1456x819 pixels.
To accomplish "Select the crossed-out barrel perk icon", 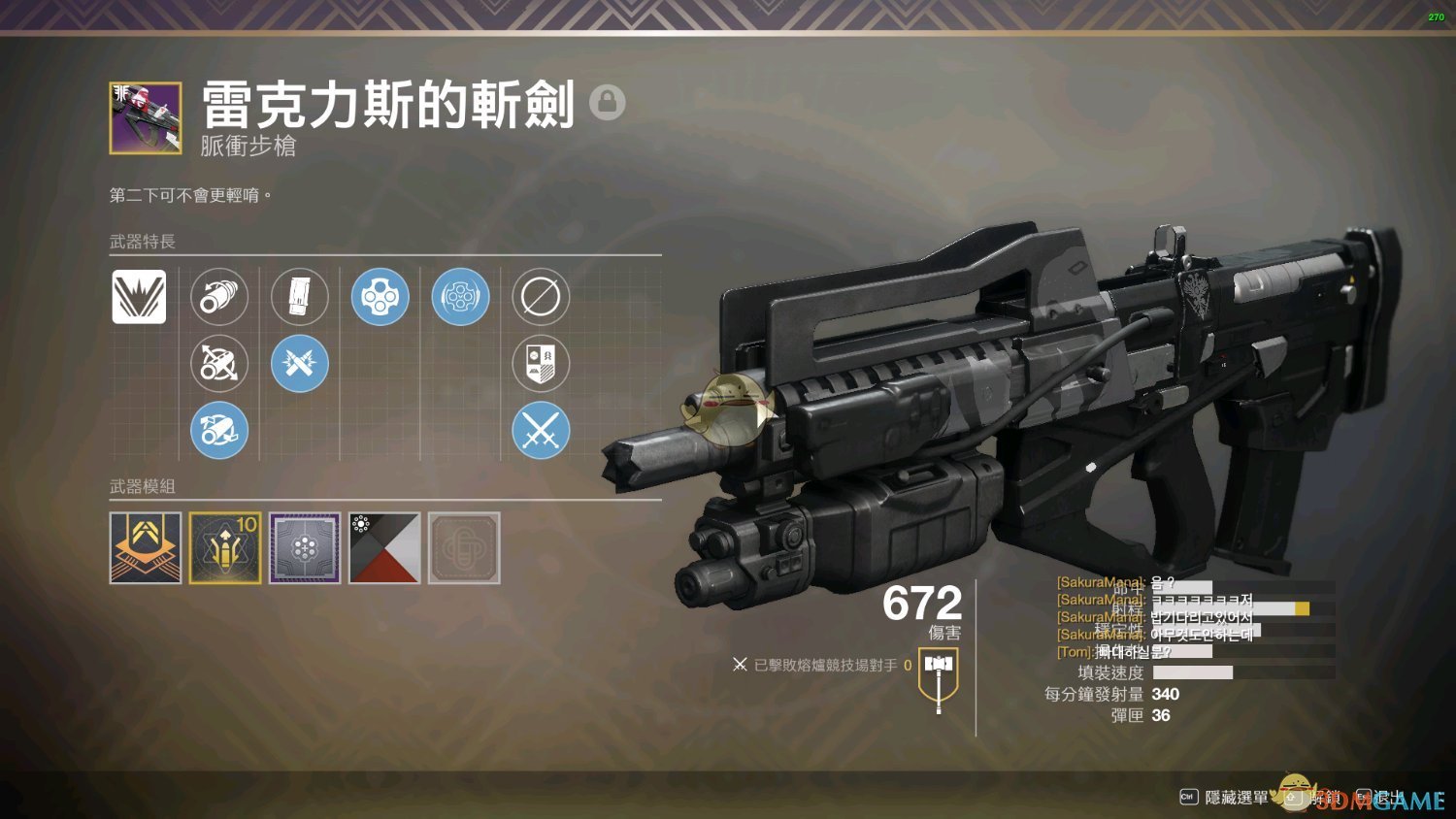I will (219, 363).
